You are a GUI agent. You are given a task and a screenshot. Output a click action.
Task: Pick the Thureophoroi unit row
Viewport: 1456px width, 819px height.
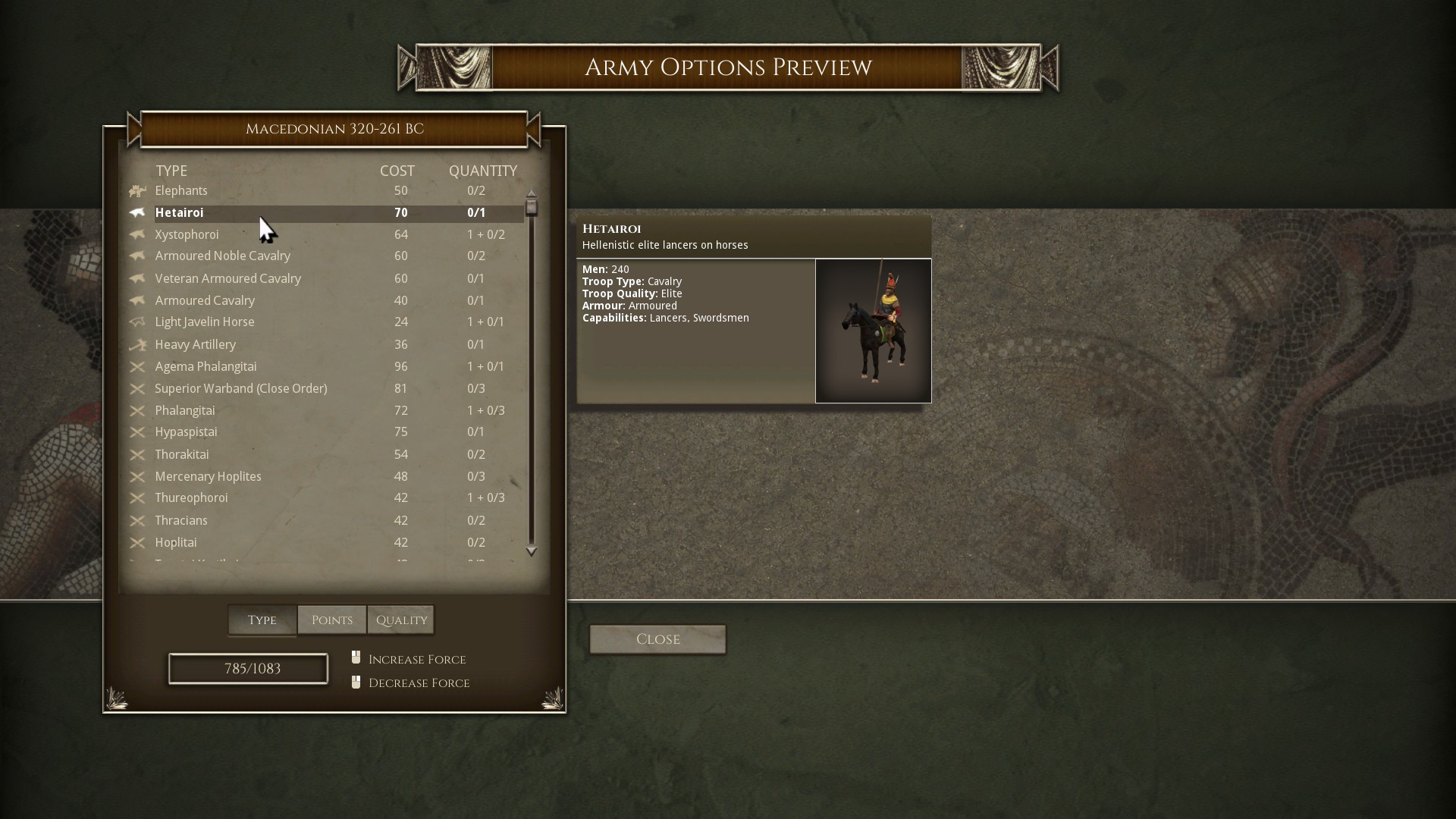(191, 498)
